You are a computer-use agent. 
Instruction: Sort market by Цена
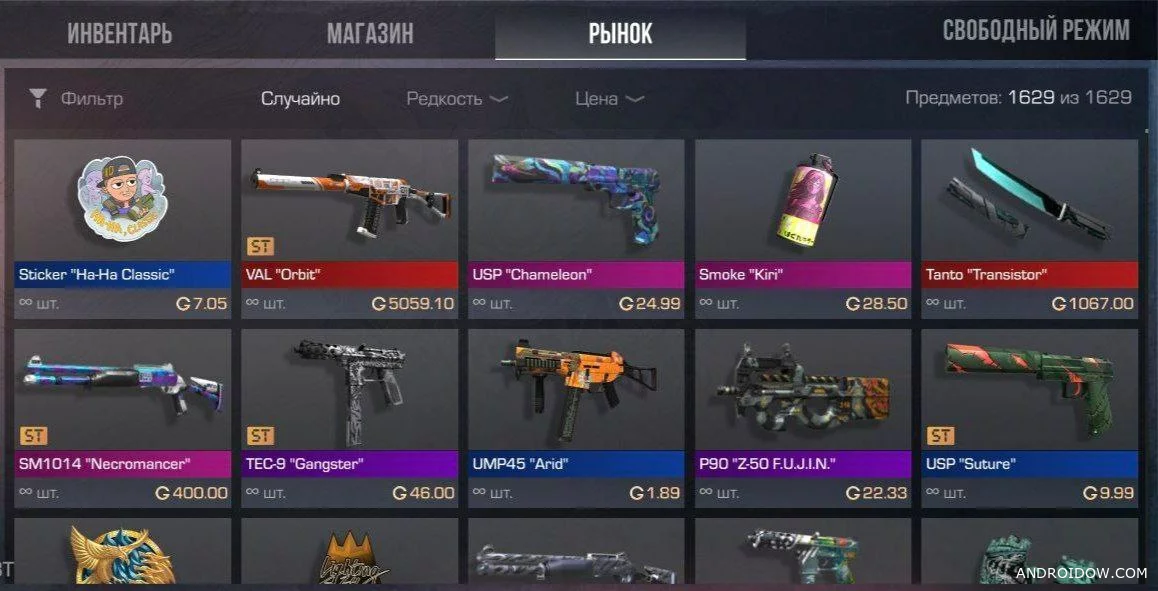tap(609, 99)
